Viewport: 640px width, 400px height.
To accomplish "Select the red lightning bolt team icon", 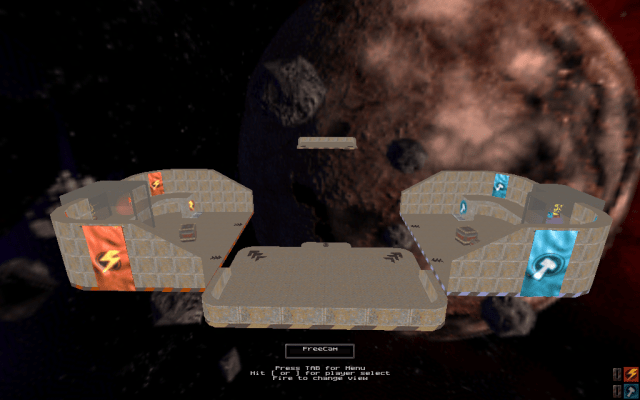I will point(631,374).
